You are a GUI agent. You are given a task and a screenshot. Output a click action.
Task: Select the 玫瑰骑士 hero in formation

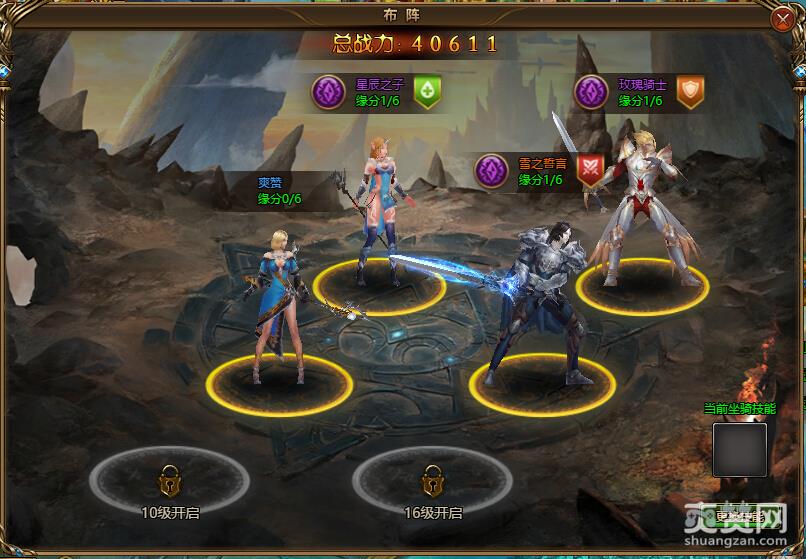click(x=639, y=205)
